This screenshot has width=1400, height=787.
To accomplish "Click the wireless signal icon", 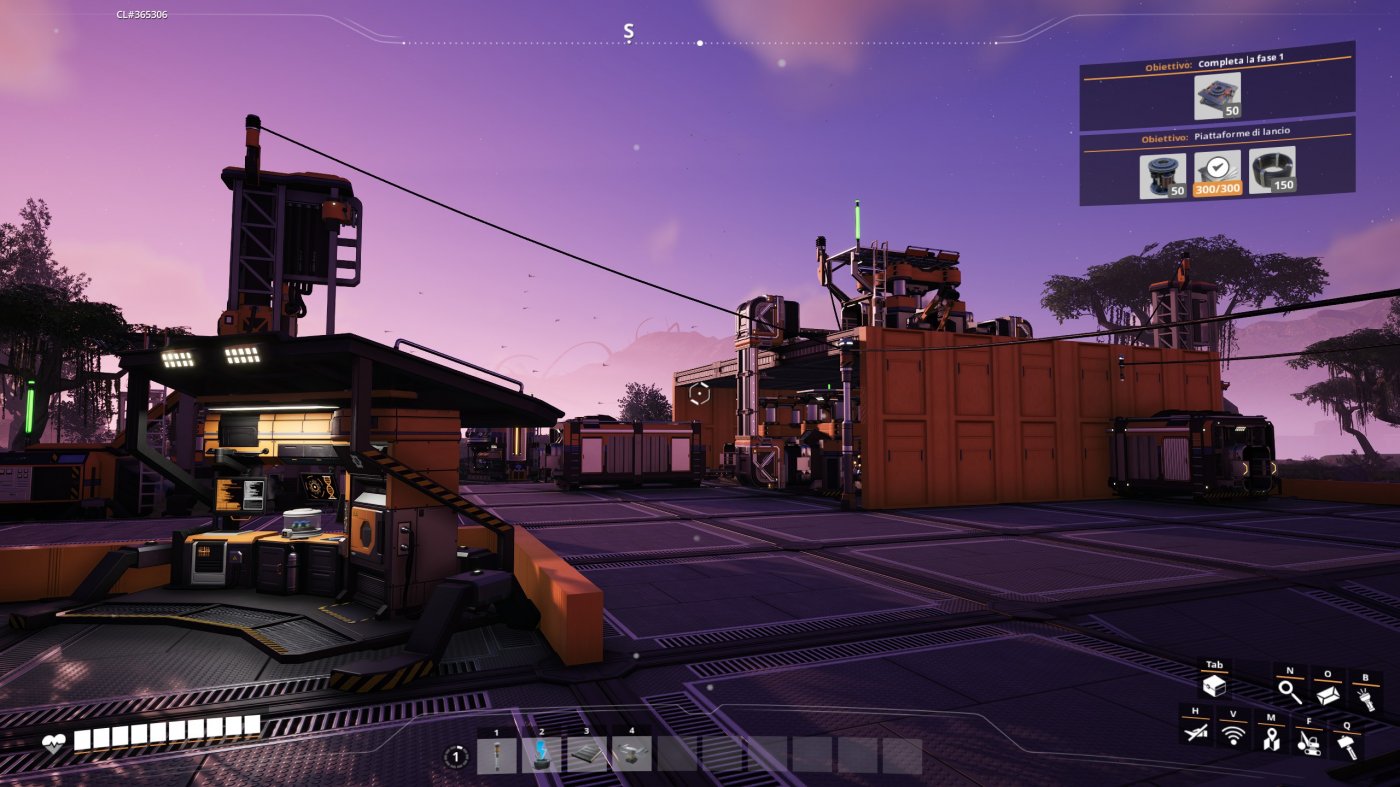I will 1233,737.
